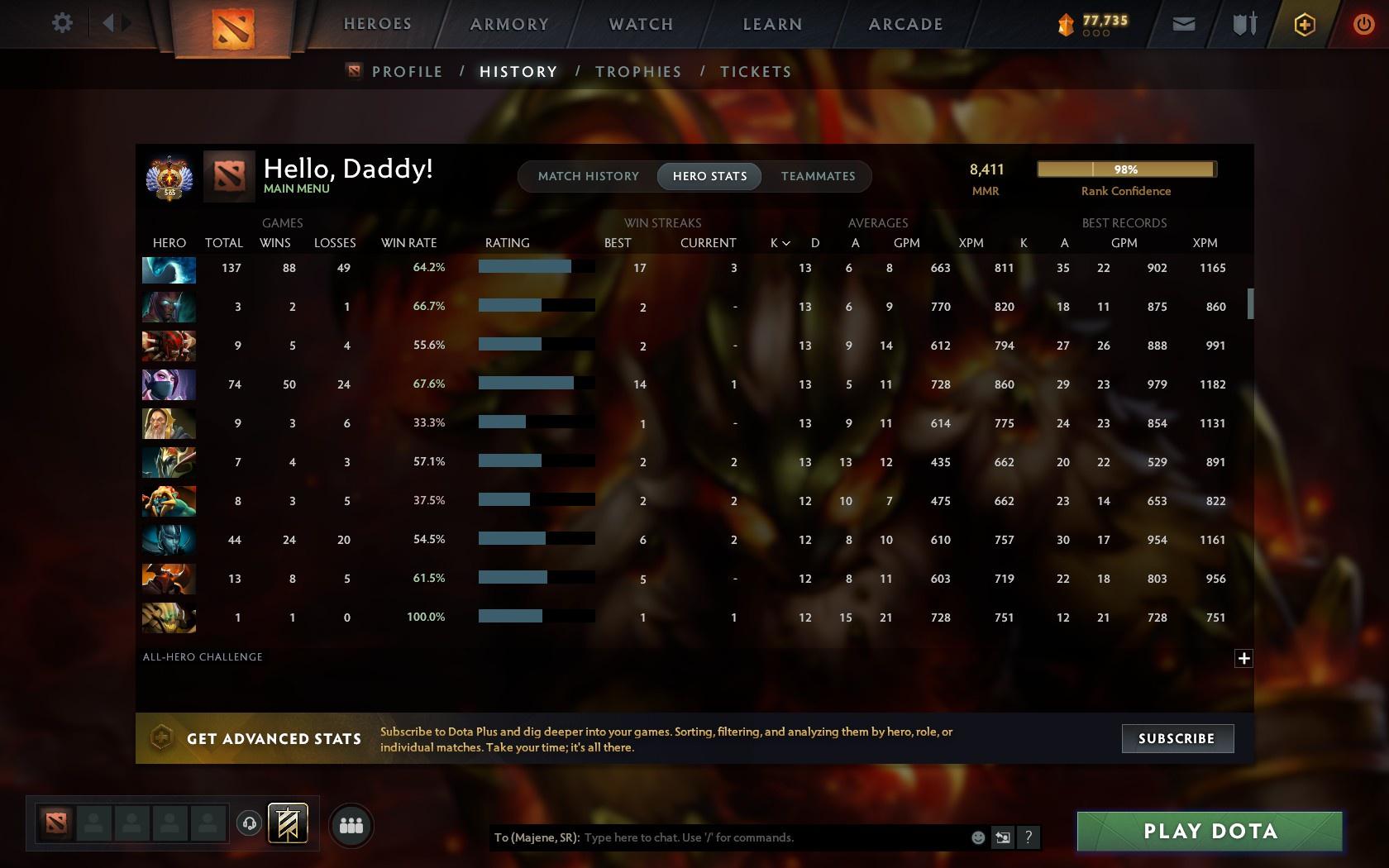
Task: Open the Dota Plus shield icon
Action: click(x=1304, y=23)
